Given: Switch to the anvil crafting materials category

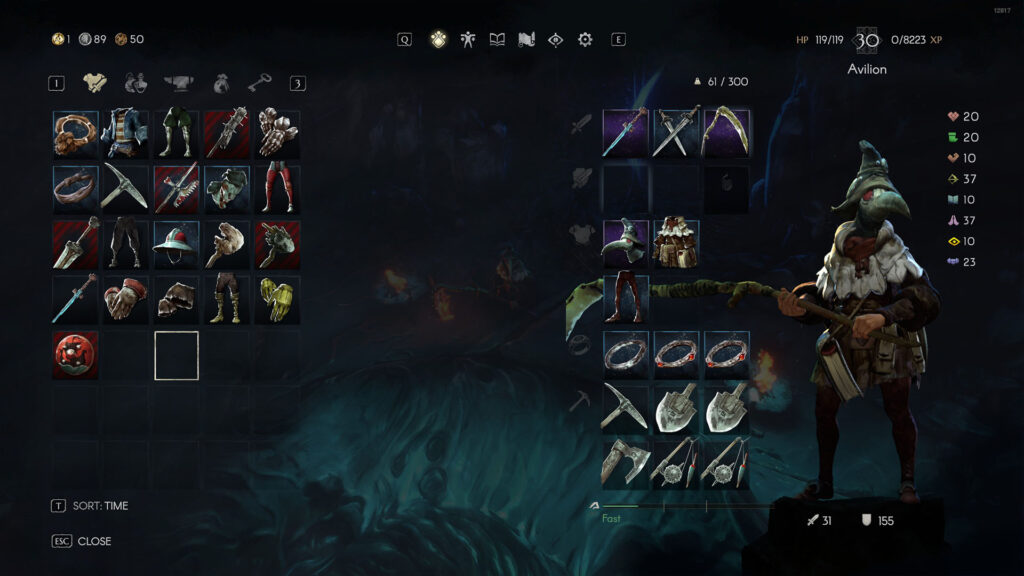Looking at the screenshot, I should [x=177, y=83].
